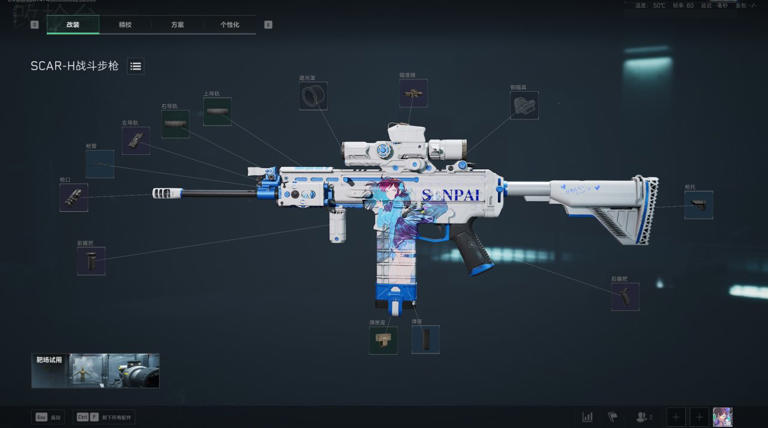The image size is (768, 428).
Task: Open the cheek pad slot above the stock
Action: 524,105
